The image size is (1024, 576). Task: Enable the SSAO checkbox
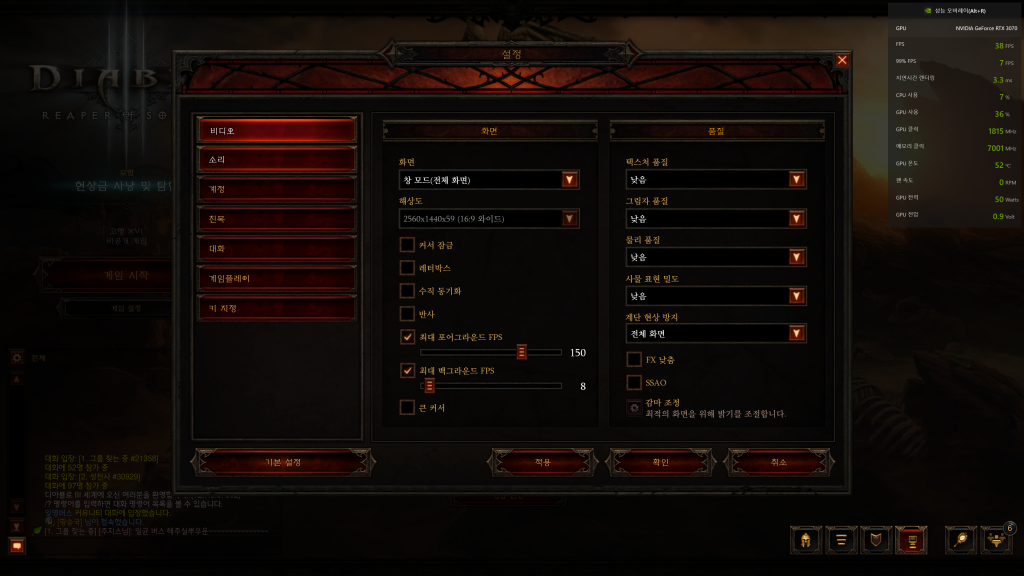634,382
